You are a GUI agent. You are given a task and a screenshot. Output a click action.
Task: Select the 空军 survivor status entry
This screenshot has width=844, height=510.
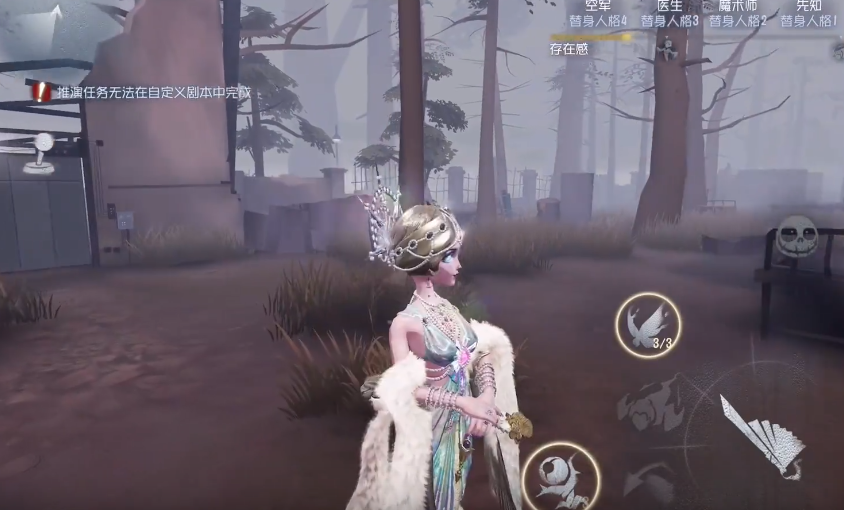point(598,13)
